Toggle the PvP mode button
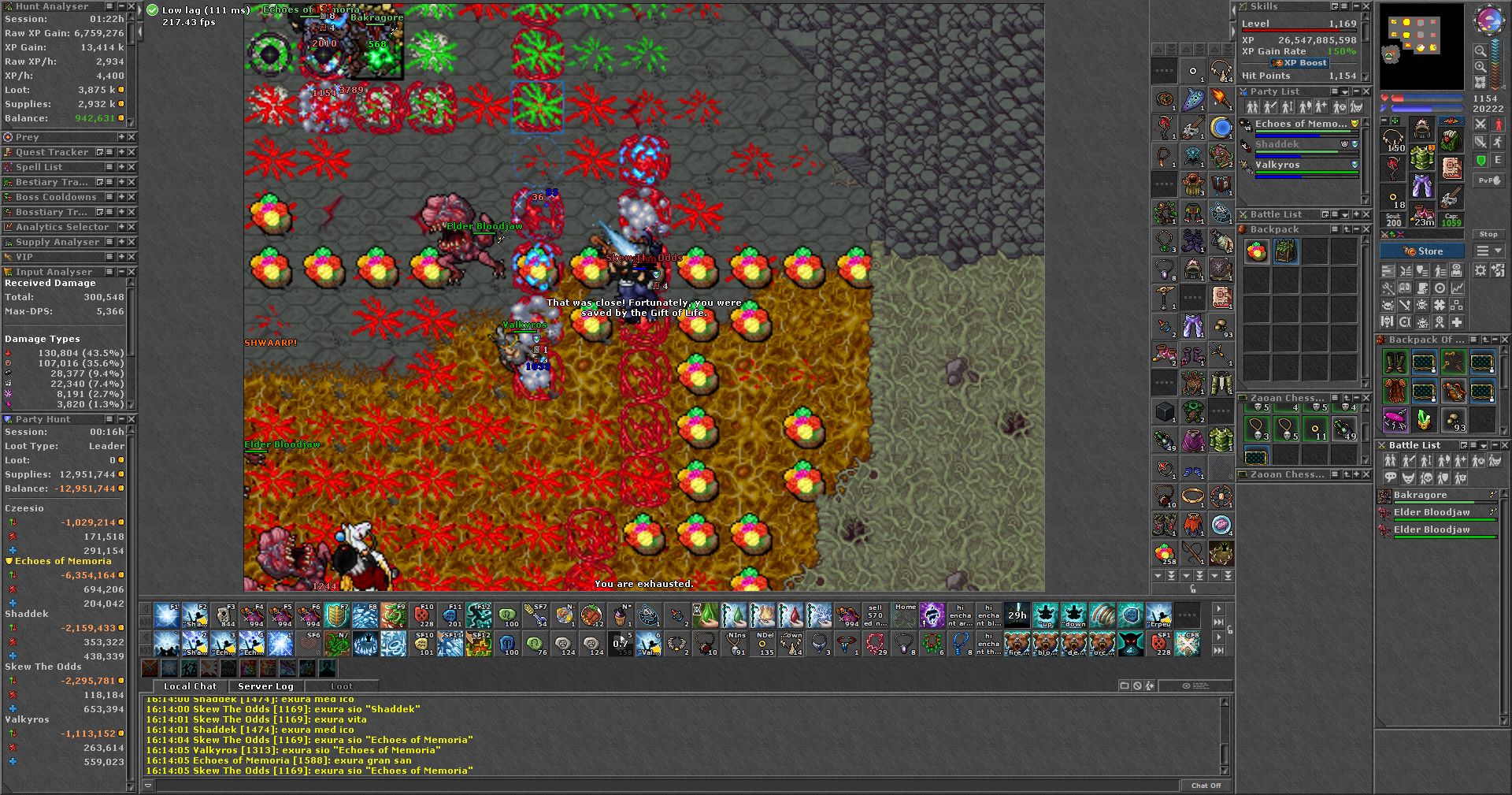Screen dimensions: 1512x795 1489,180
